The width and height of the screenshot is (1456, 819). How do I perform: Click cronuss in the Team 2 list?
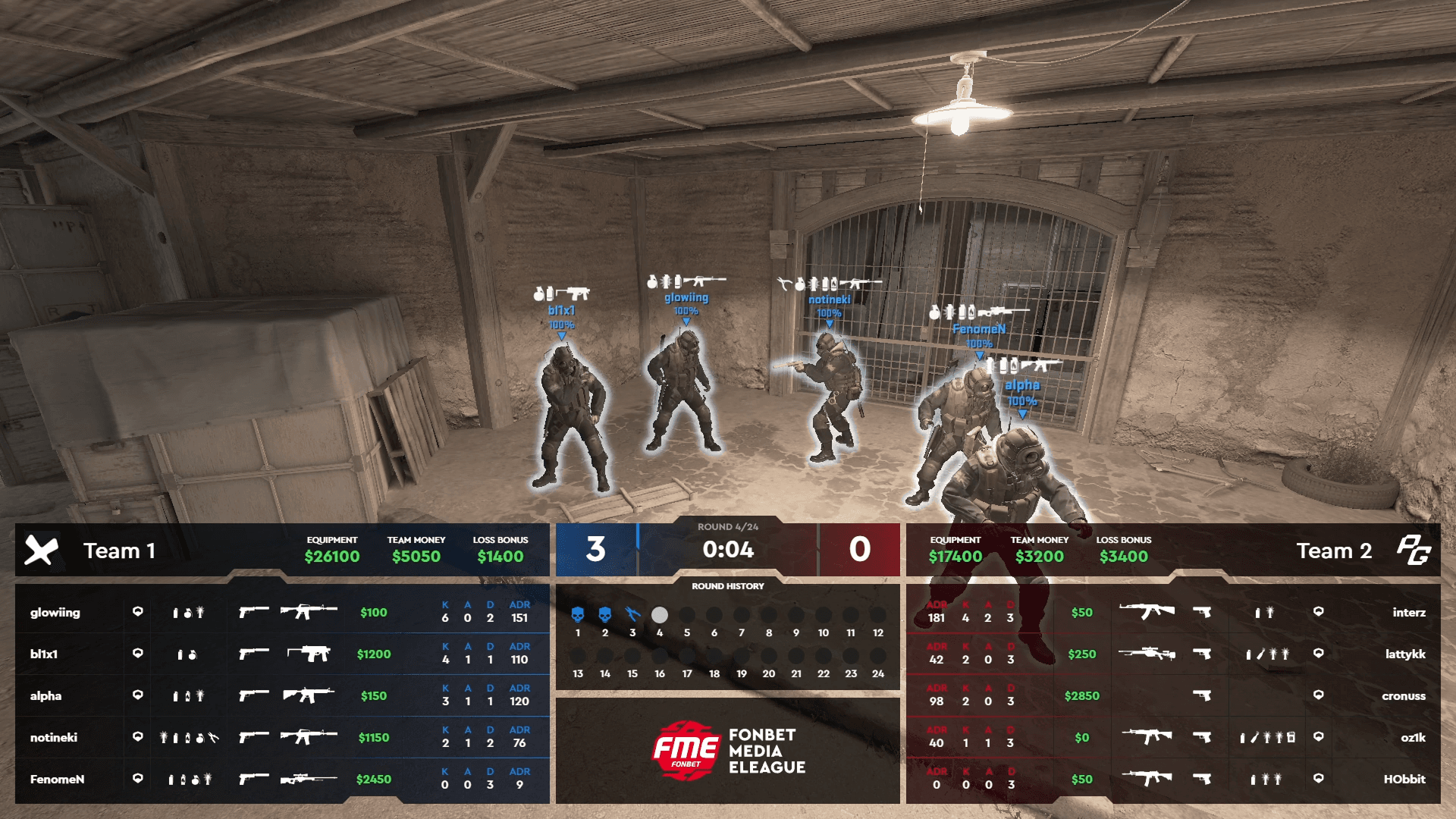click(1403, 696)
